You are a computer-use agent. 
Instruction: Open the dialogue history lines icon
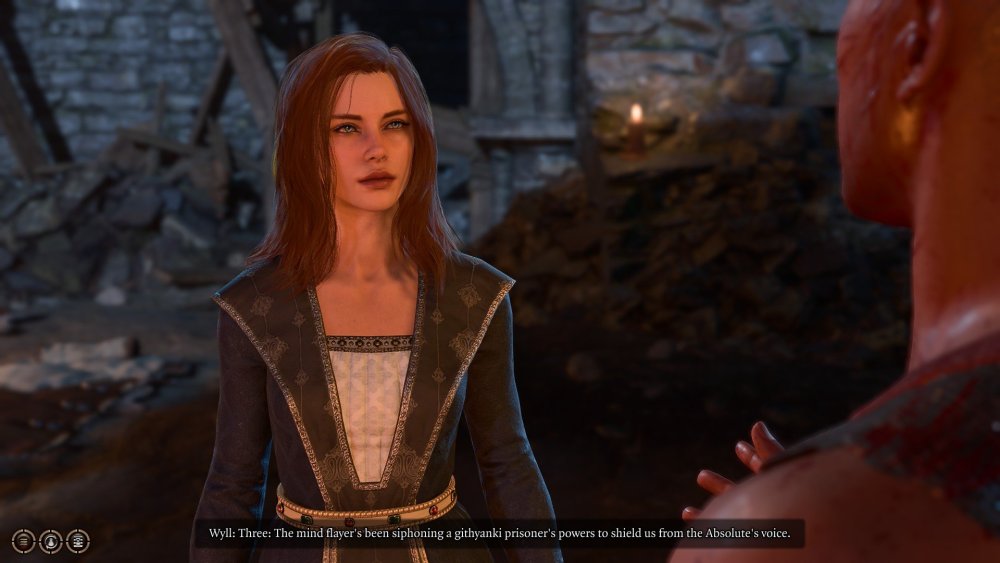(24, 541)
